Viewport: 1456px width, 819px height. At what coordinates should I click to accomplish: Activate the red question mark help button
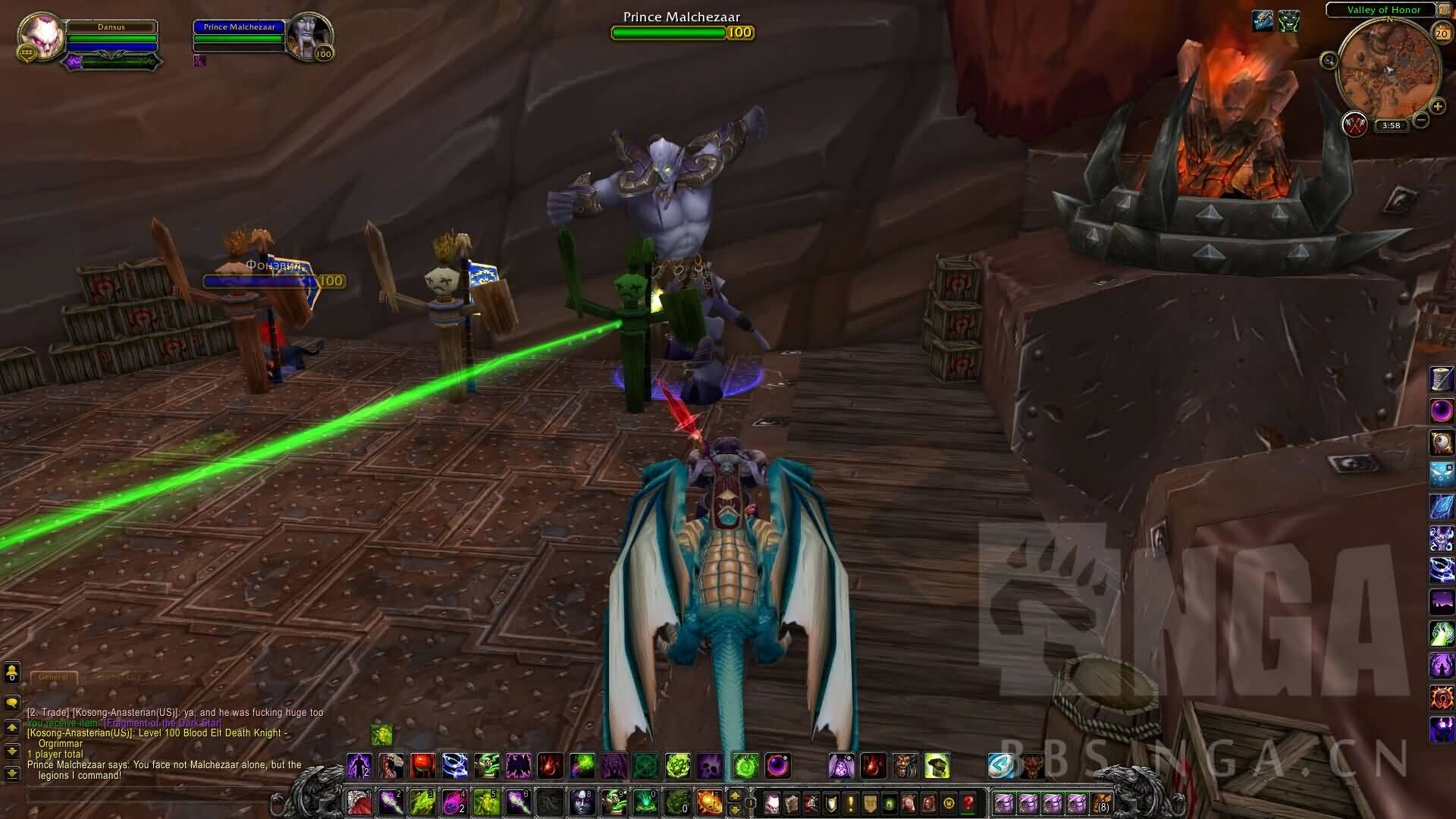(x=968, y=802)
